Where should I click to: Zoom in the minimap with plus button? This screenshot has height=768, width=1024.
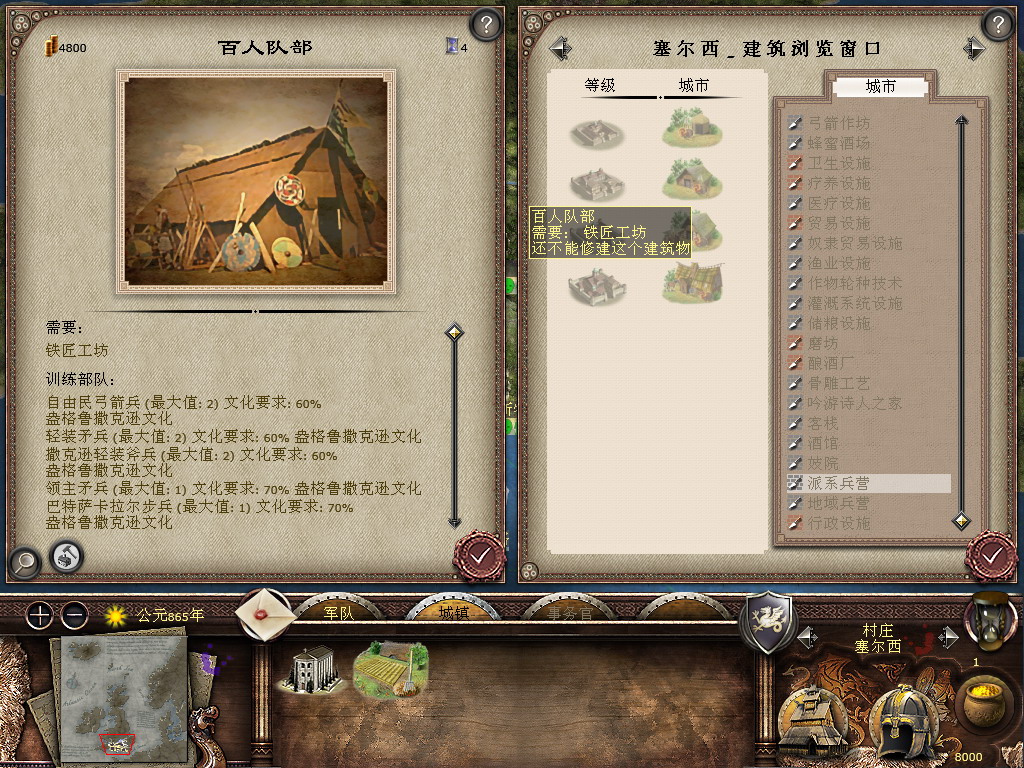39,615
